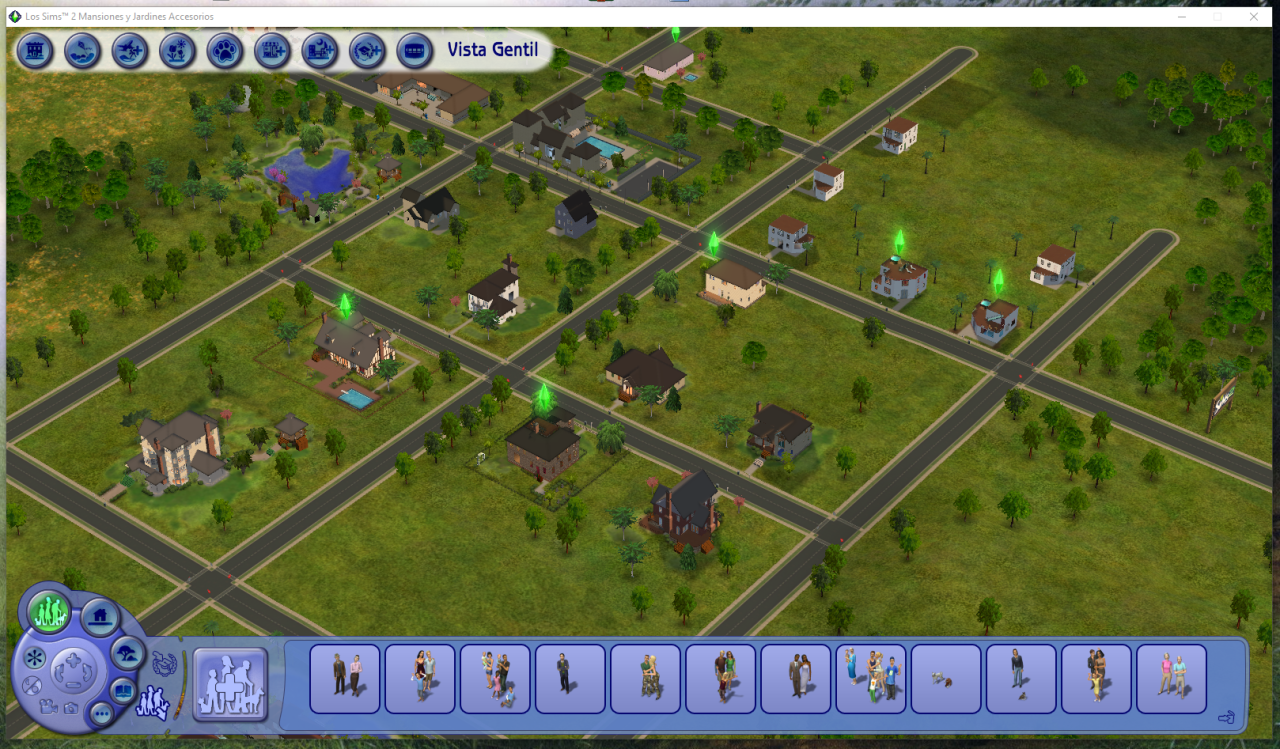Select the family thumbnail with pets only

[945, 679]
